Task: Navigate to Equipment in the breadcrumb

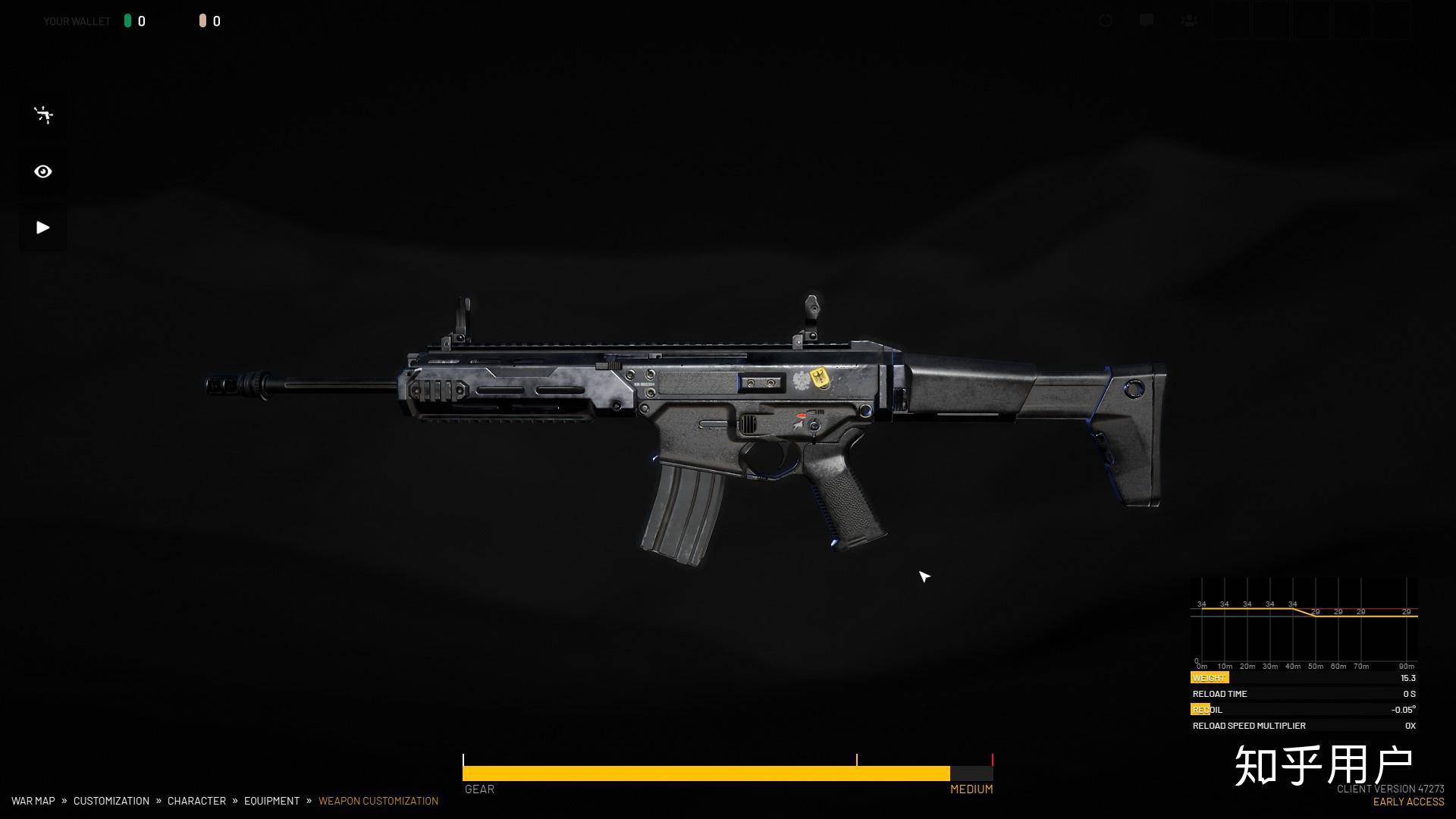Action: [271, 801]
